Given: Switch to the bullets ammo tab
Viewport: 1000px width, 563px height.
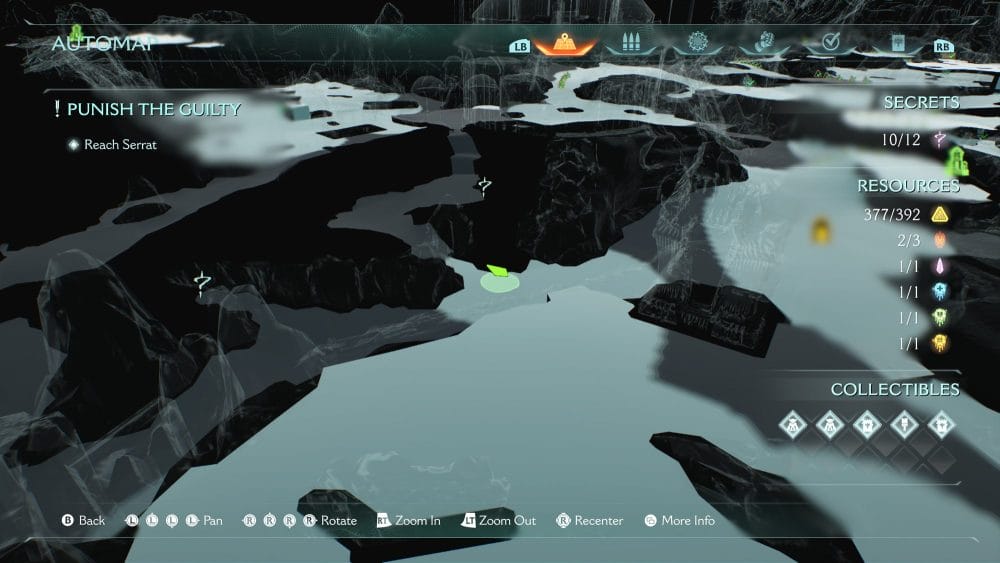Looking at the screenshot, I should 630,44.
